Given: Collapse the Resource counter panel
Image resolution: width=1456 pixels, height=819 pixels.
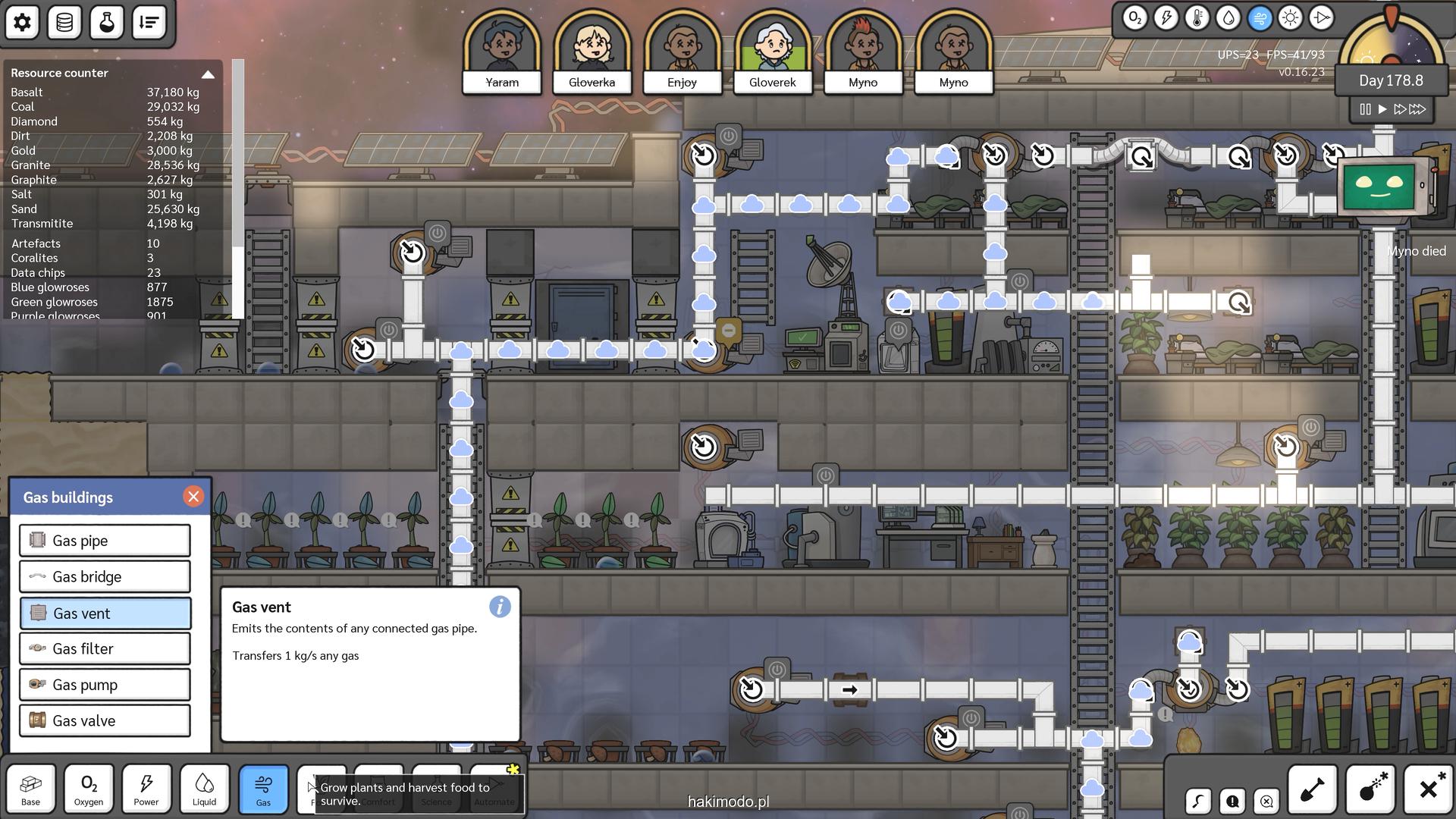Looking at the screenshot, I should pyautogui.click(x=208, y=74).
